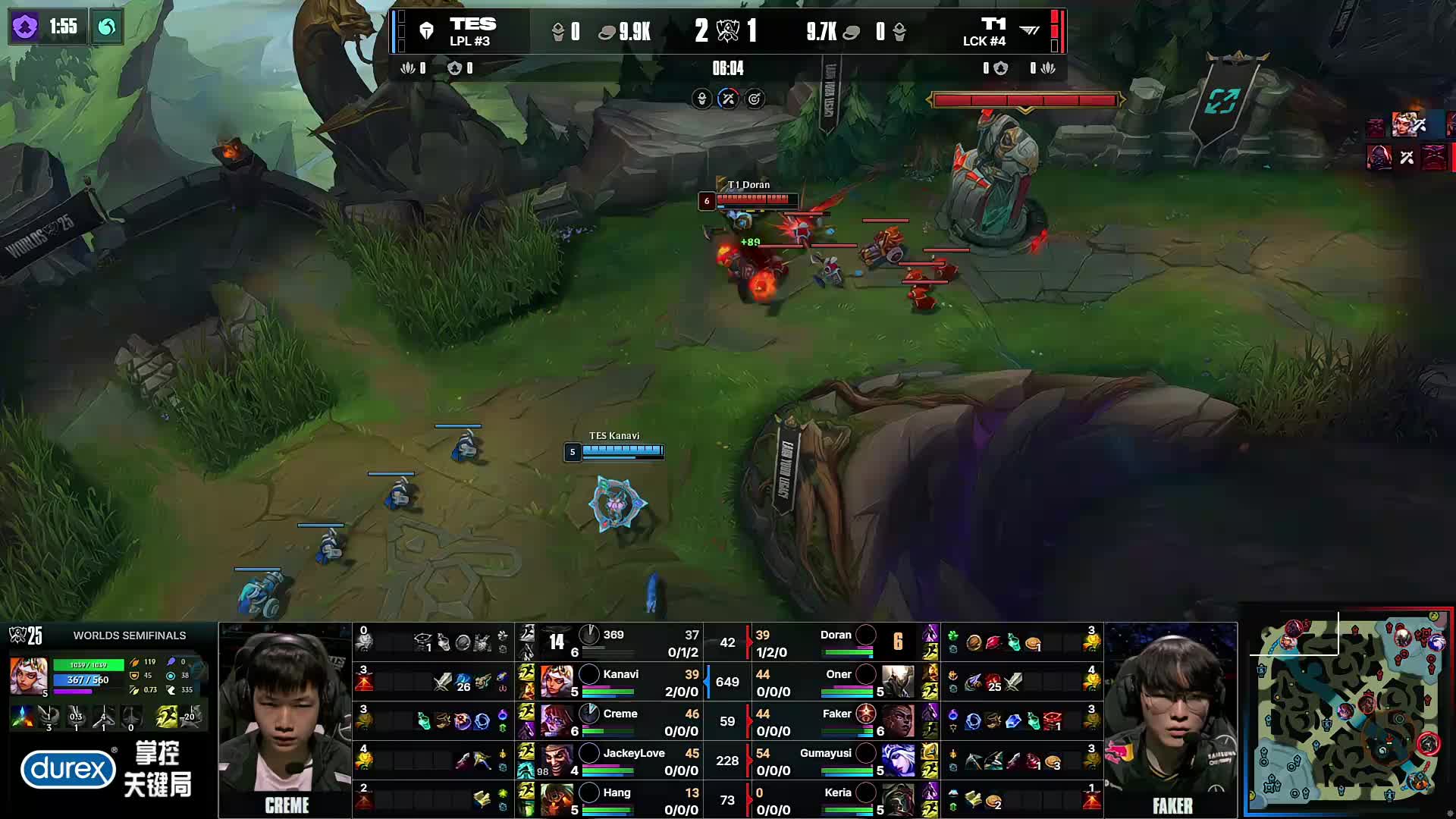The height and width of the screenshot is (819, 1456).
Task: Open the FAKER player camera thumbnail
Action: [x=1171, y=719]
